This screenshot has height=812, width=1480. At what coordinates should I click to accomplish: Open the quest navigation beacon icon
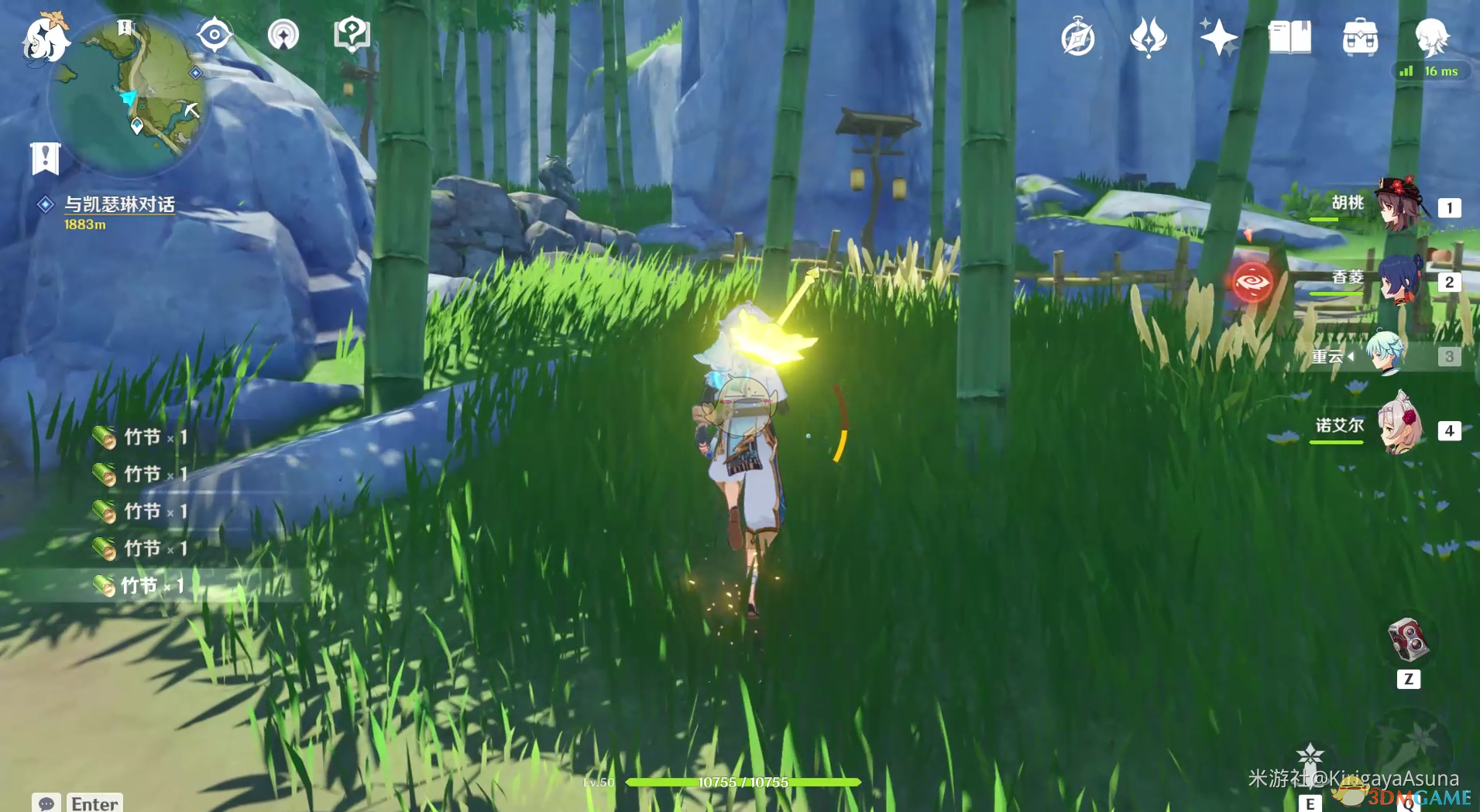tap(283, 35)
